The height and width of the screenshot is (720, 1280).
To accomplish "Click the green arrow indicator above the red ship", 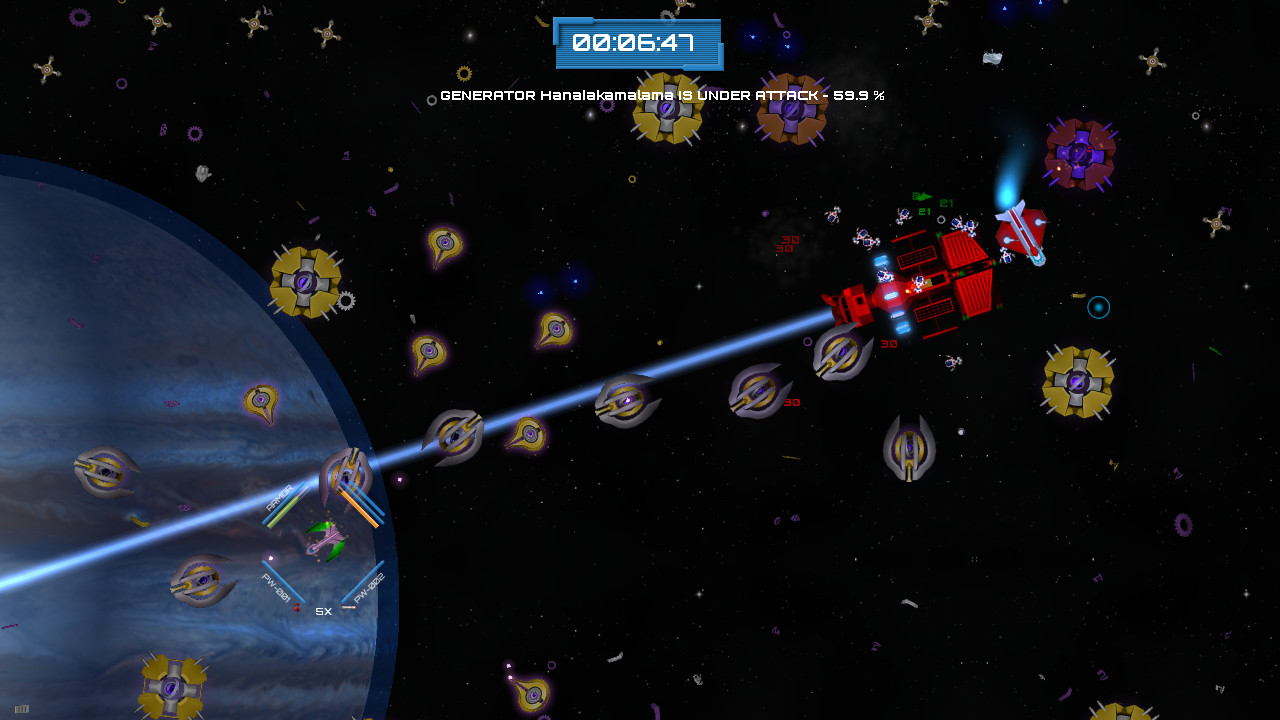I will 923,198.
